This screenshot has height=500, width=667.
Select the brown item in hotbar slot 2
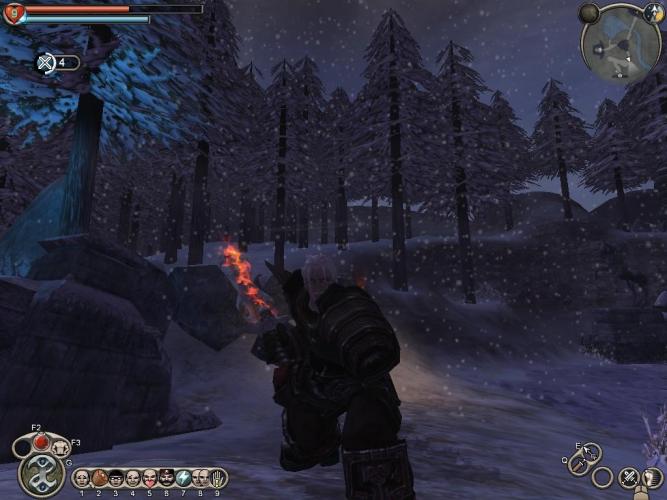click(x=98, y=478)
